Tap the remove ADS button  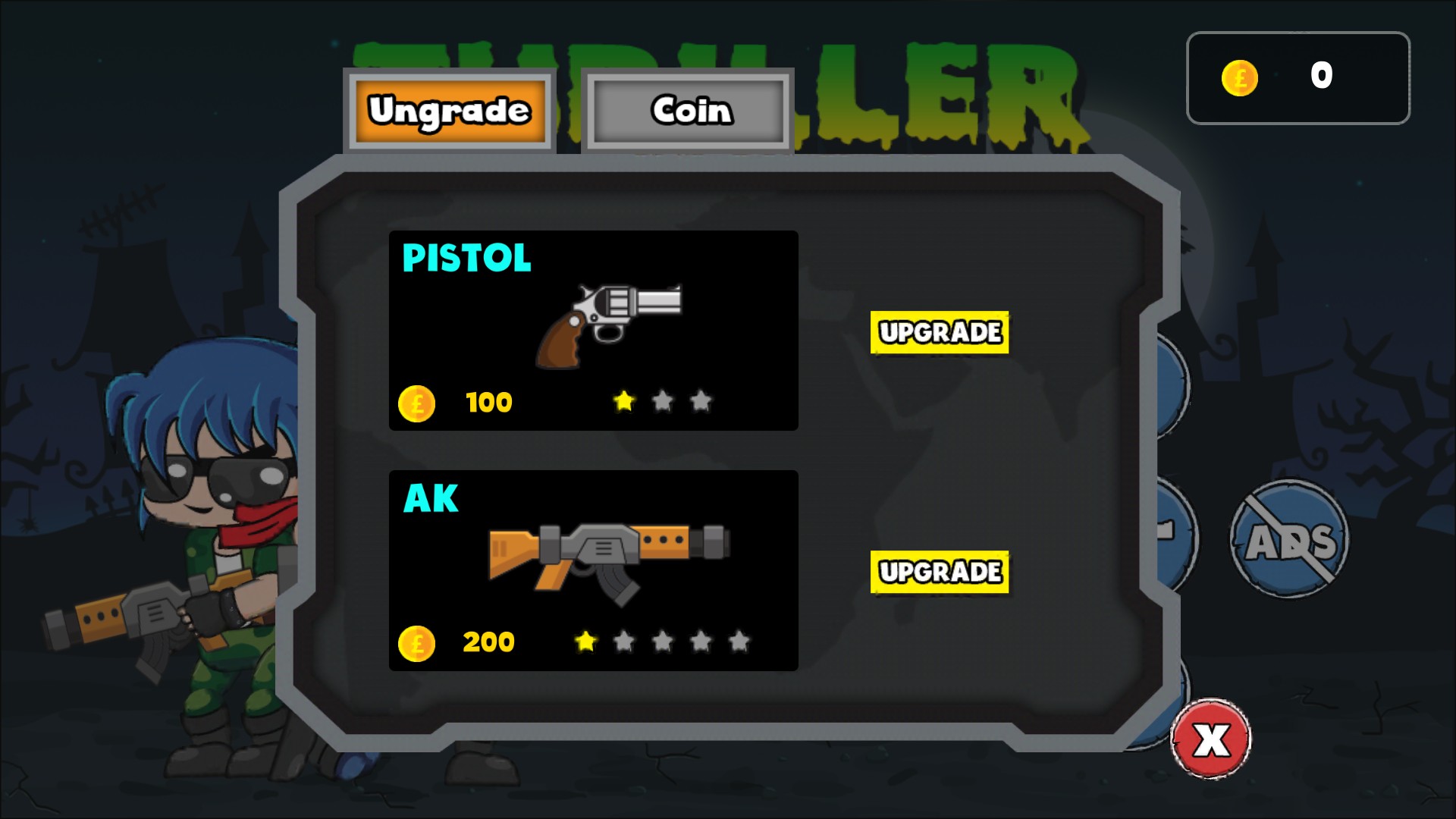tap(1289, 539)
